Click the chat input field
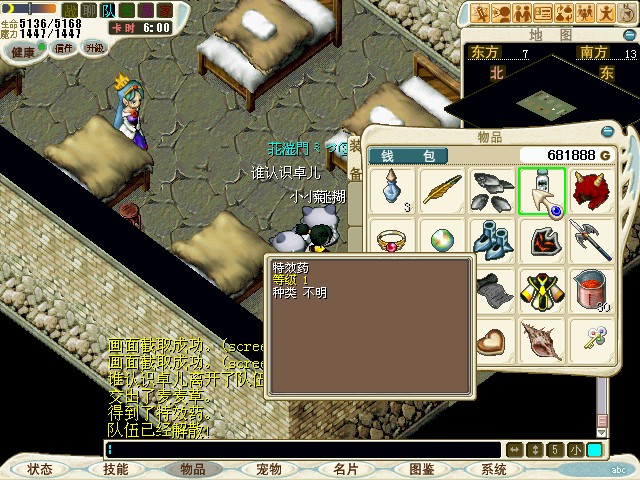Image resolution: width=640 pixels, height=480 pixels. coord(300,450)
